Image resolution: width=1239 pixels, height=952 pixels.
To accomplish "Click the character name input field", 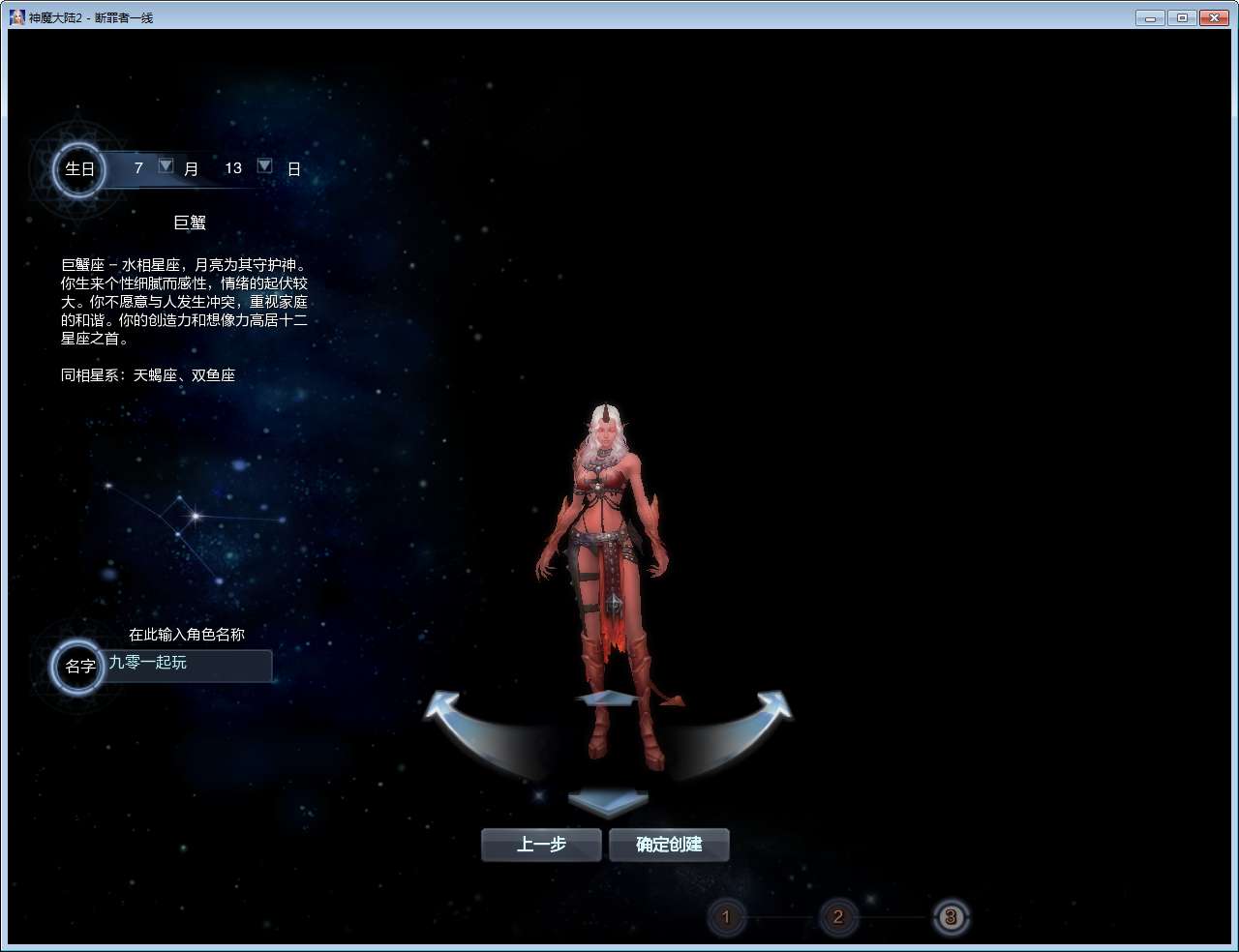I will [186, 666].
